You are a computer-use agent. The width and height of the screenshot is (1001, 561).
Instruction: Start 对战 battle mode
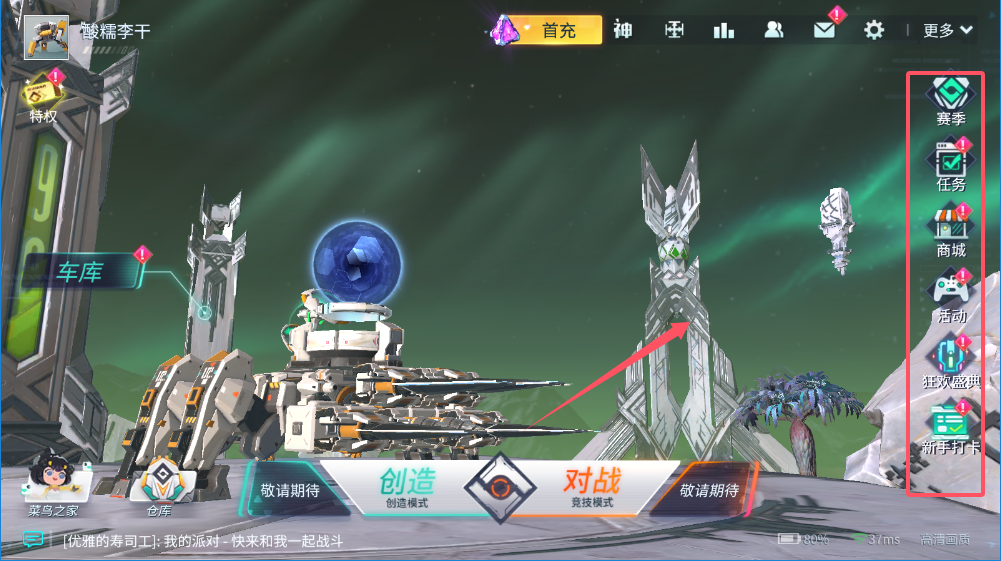click(590, 486)
